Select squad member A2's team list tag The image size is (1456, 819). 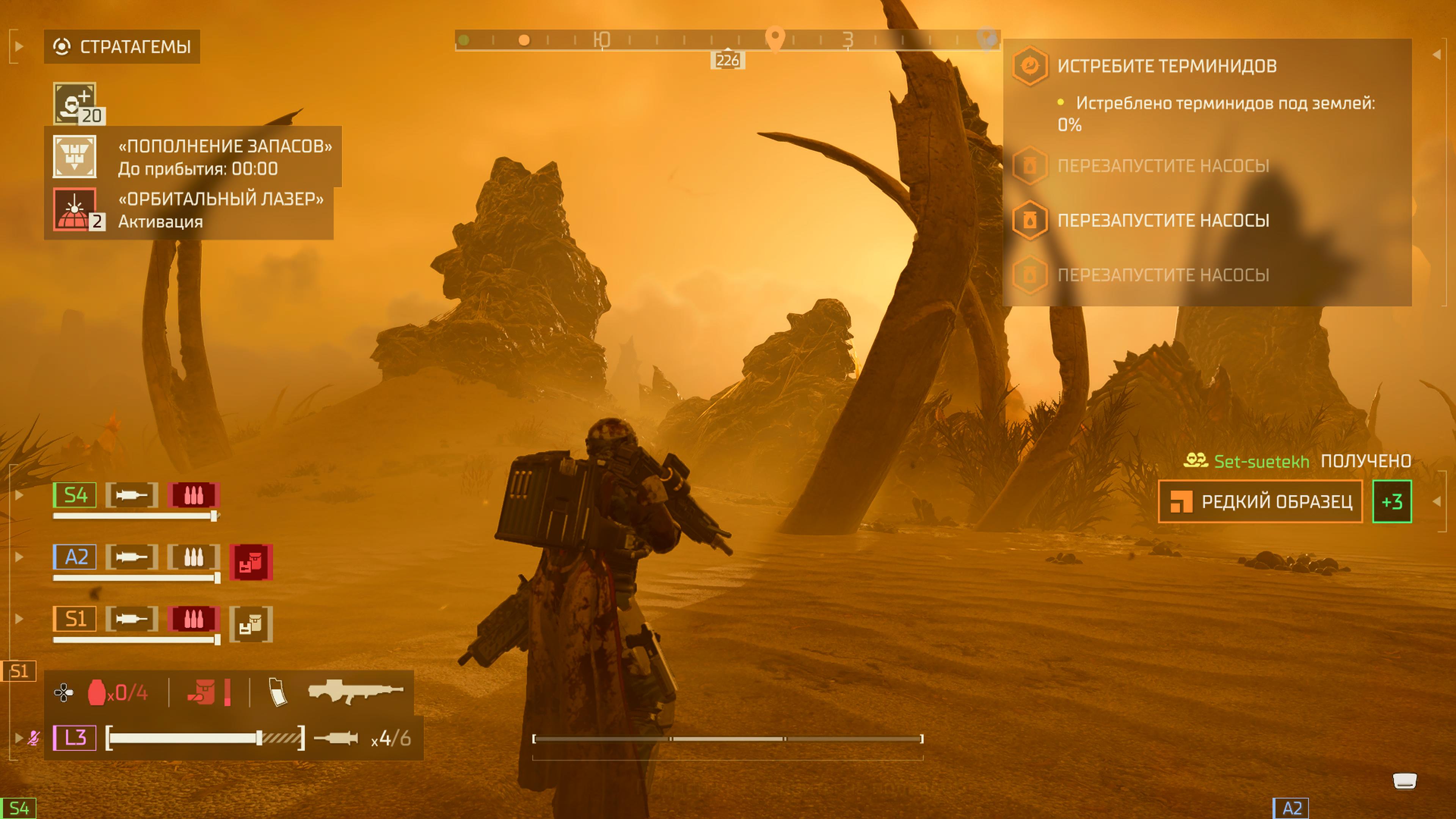click(x=75, y=557)
